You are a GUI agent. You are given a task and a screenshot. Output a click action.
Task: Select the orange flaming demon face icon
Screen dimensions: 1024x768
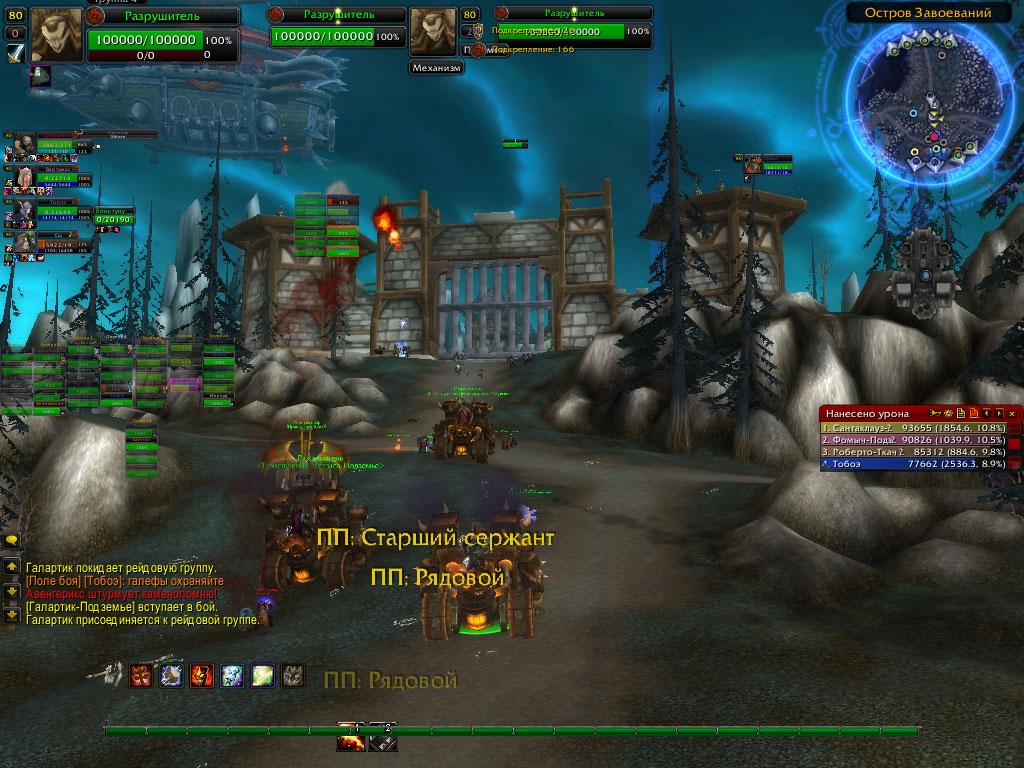coord(202,676)
